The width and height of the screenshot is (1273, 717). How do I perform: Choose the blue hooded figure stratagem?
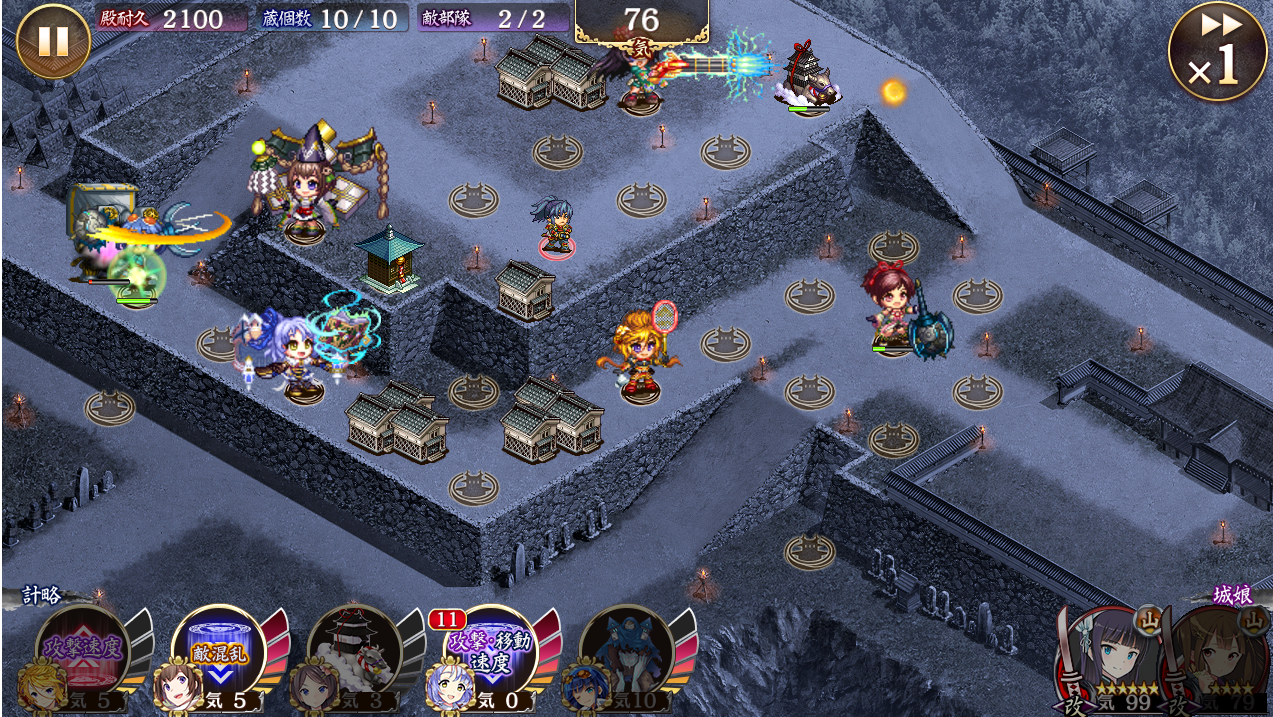click(x=626, y=650)
